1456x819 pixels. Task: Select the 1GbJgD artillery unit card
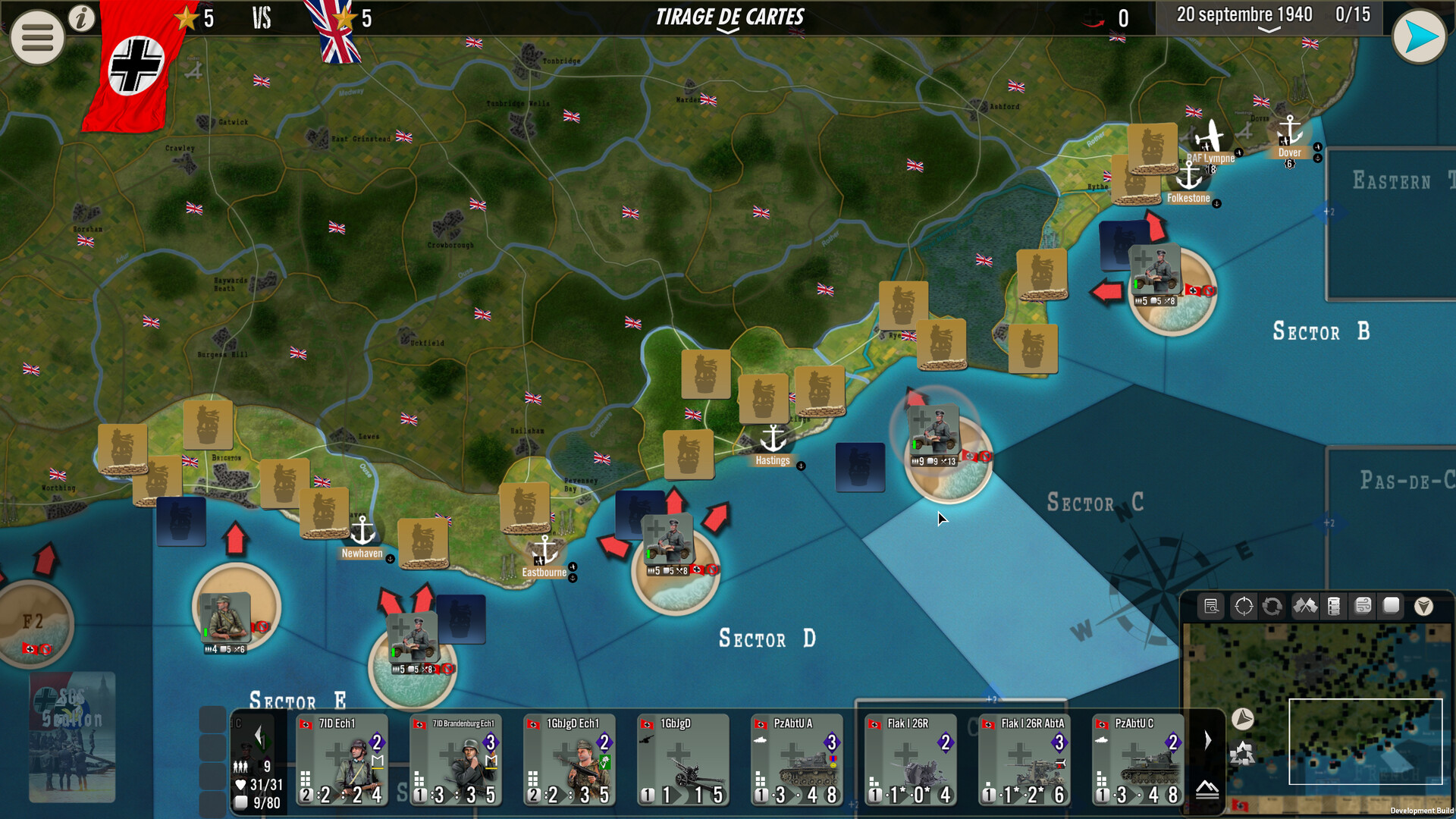683,760
